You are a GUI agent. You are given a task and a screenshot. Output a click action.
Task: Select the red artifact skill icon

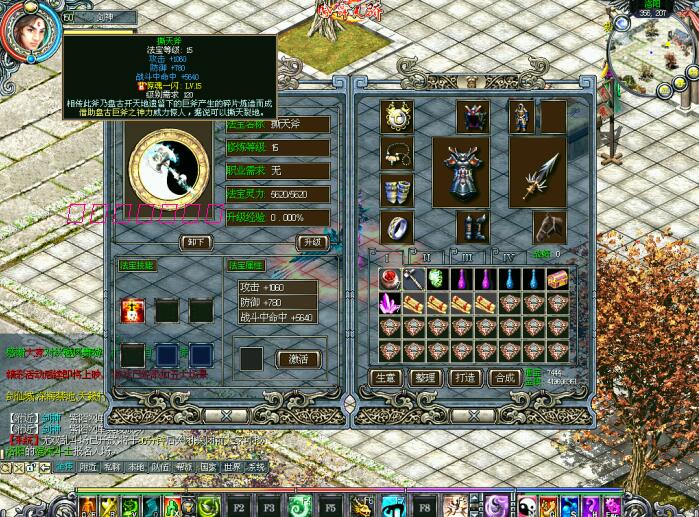coord(131,310)
